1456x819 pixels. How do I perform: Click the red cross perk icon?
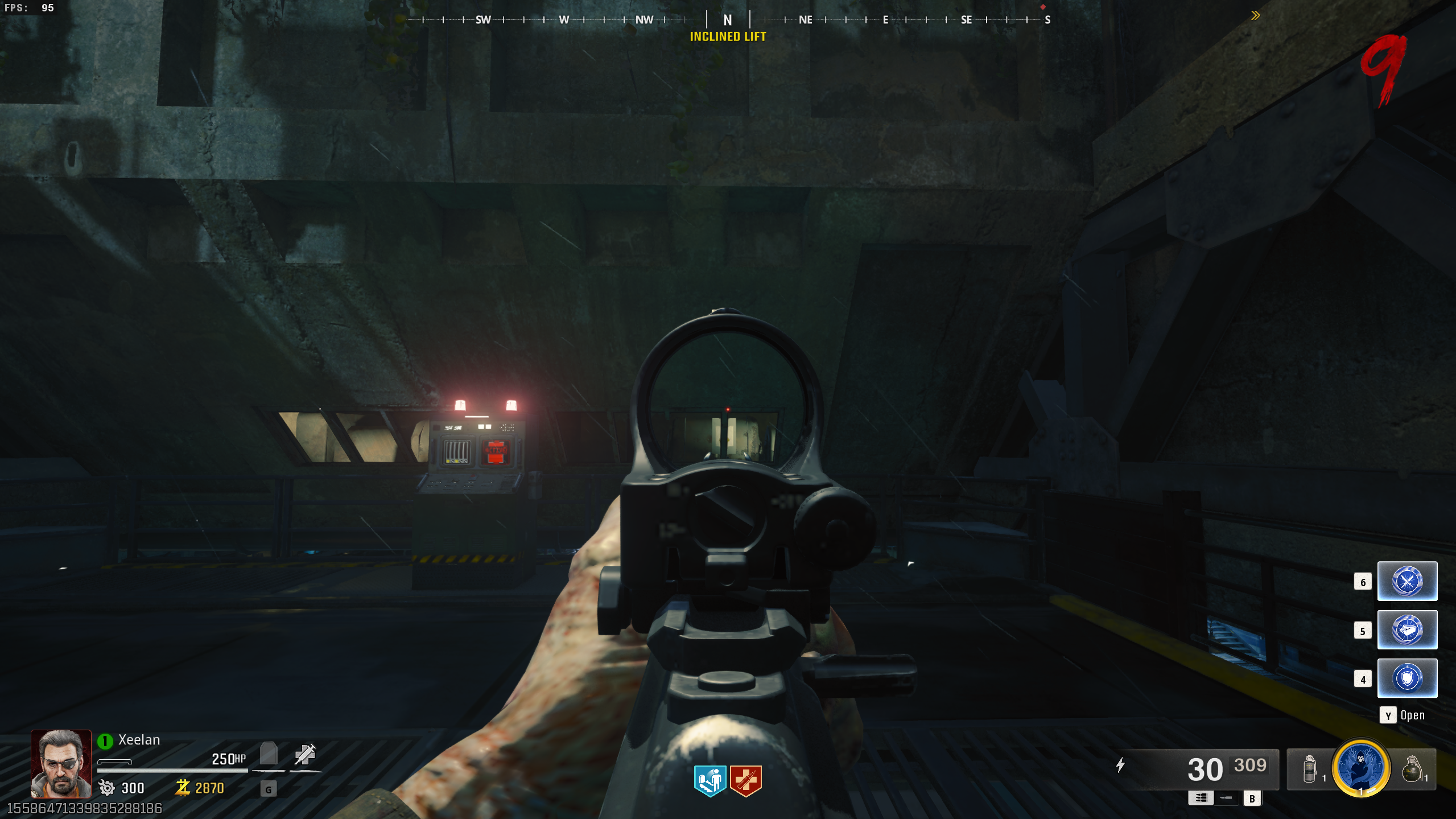point(745,780)
